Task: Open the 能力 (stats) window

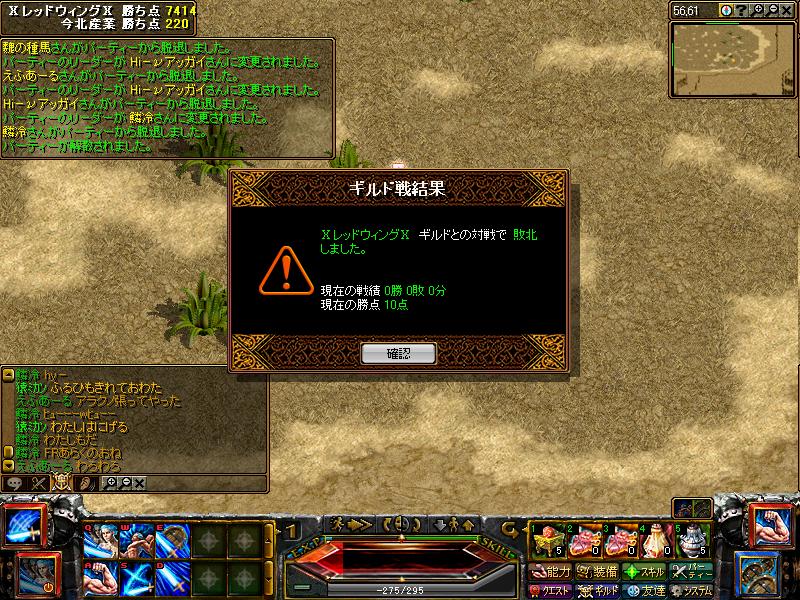Action: click(x=550, y=572)
